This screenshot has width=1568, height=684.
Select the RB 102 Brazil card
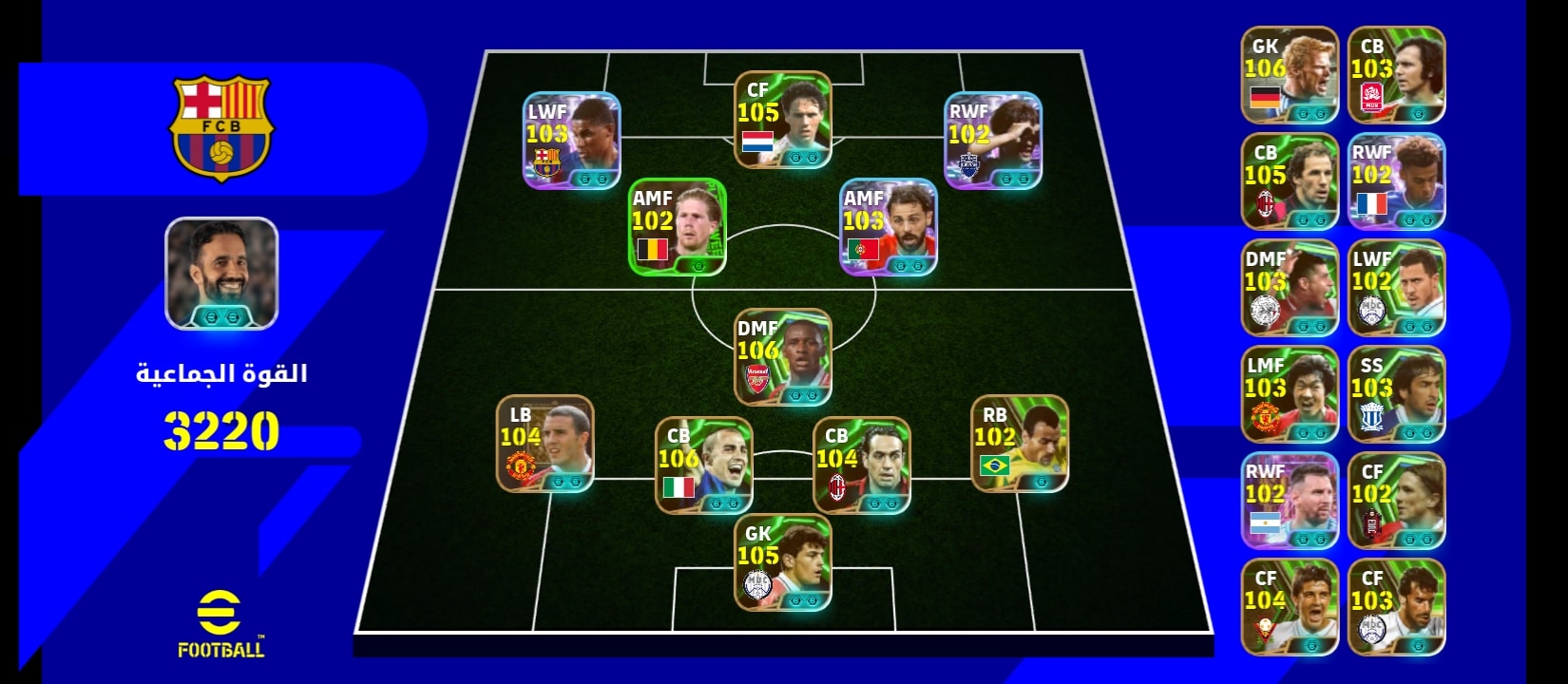coord(1019,444)
